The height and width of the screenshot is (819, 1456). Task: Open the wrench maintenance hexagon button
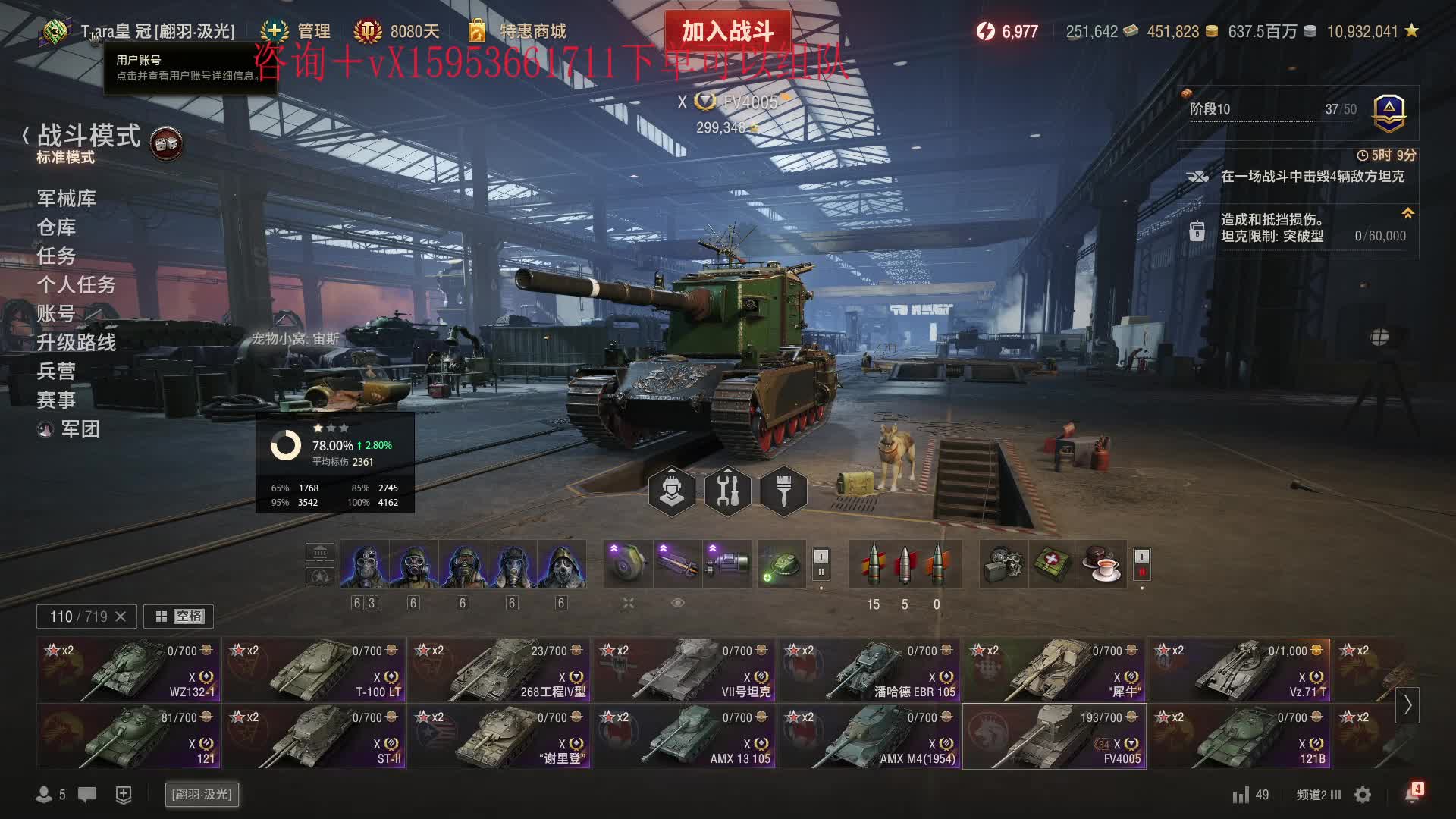[x=727, y=491]
